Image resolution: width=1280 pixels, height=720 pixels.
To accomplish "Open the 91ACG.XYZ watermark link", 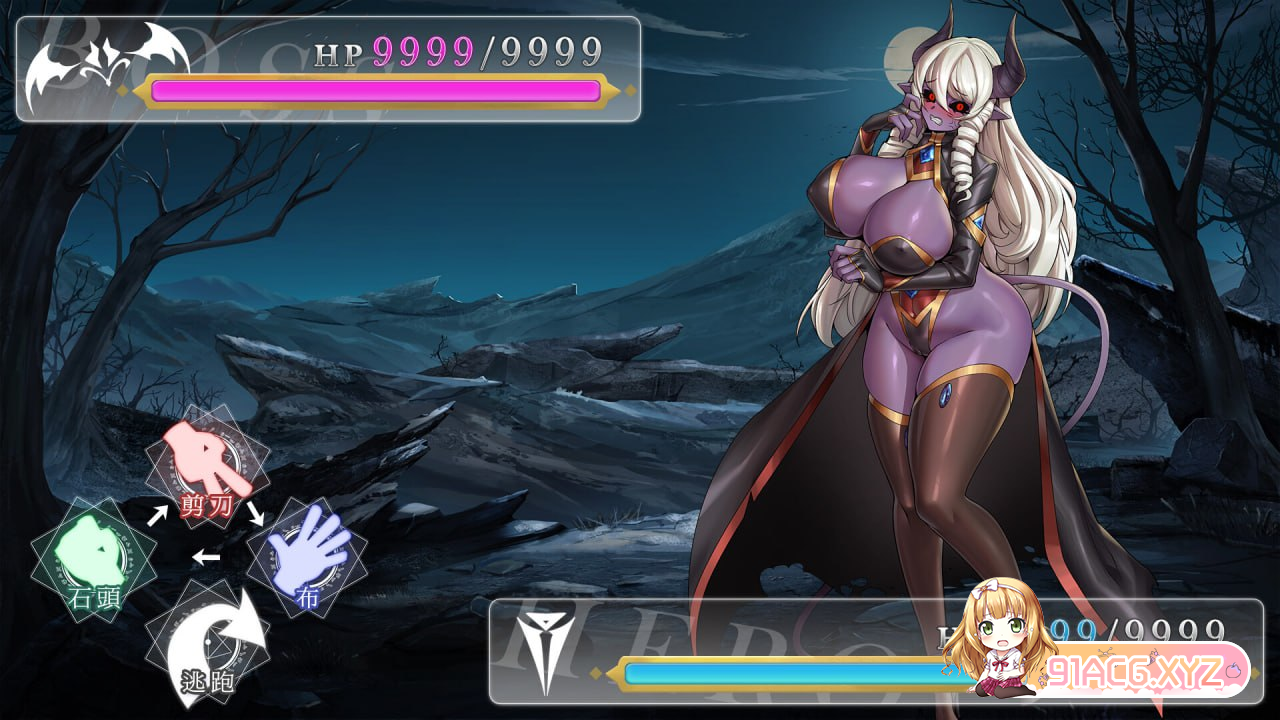I will point(1140,669).
